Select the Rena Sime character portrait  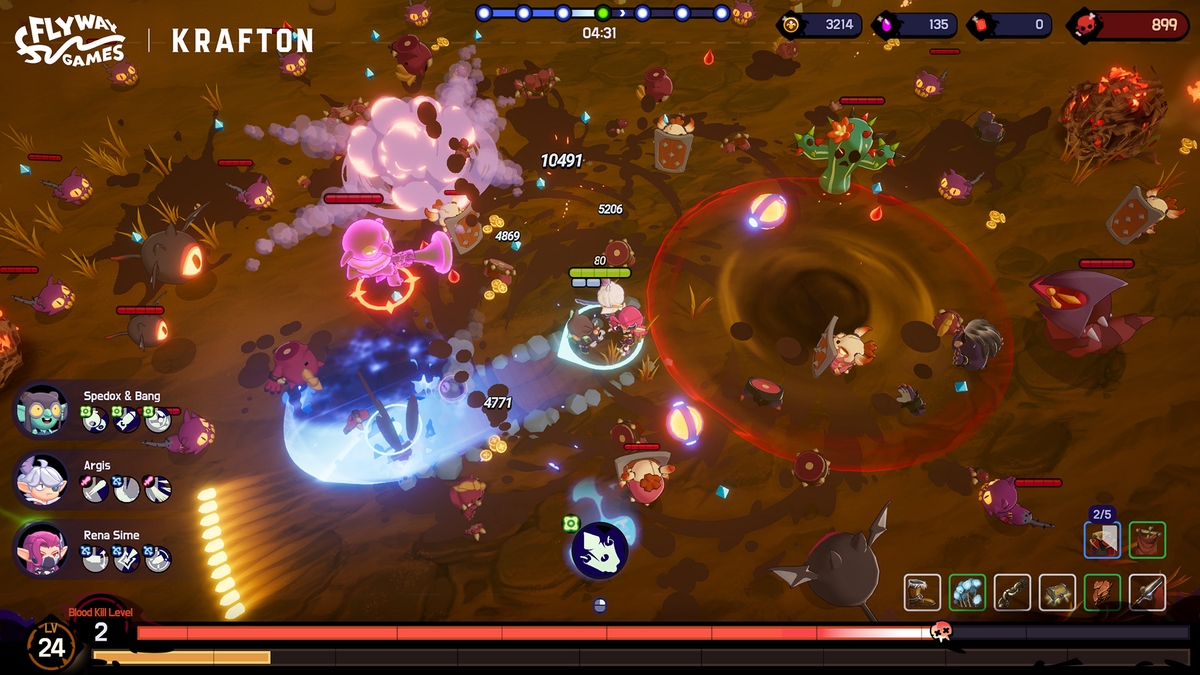pyautogui.click(x=42, y=549)
